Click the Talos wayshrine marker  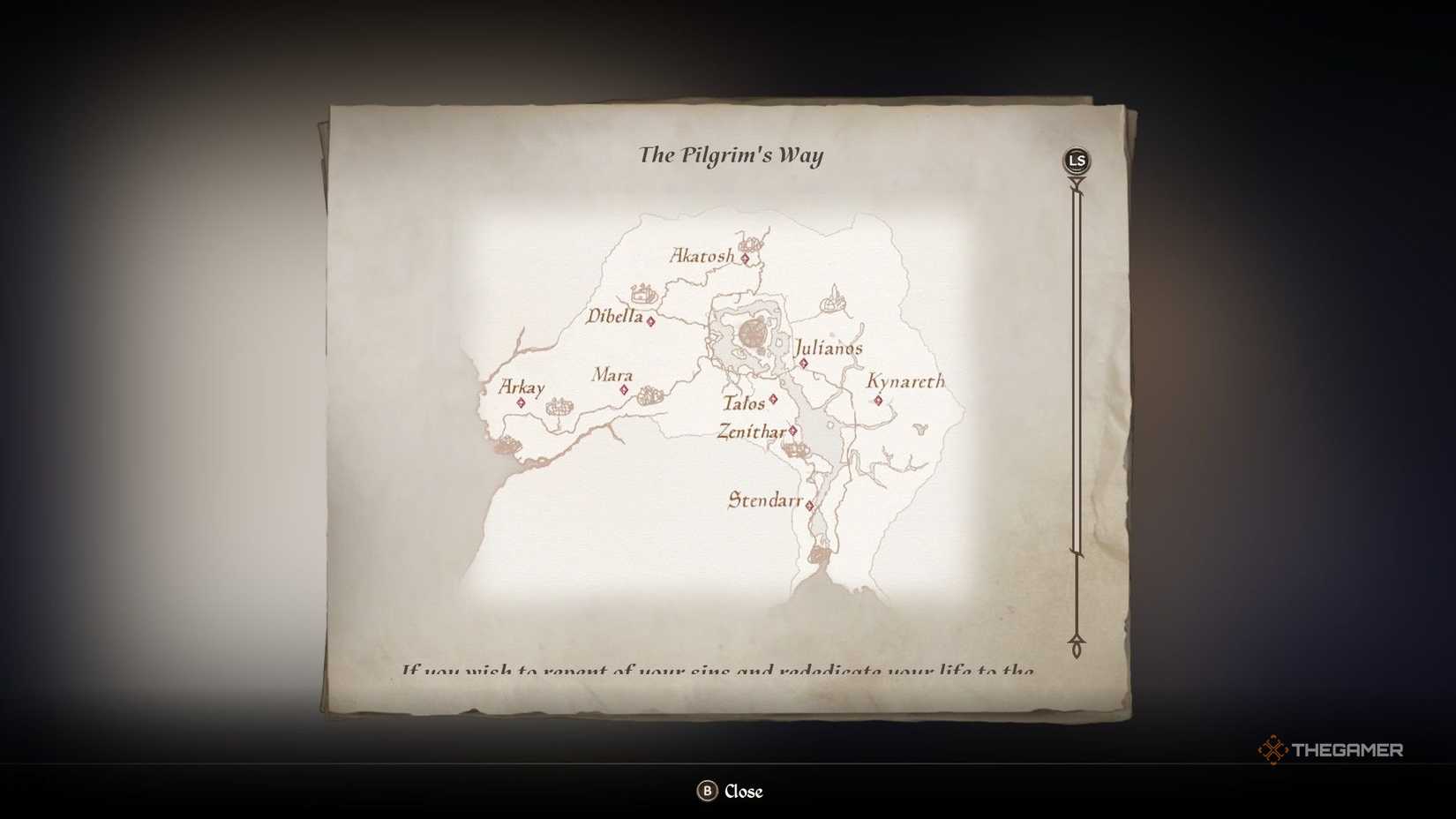[772, 400]
